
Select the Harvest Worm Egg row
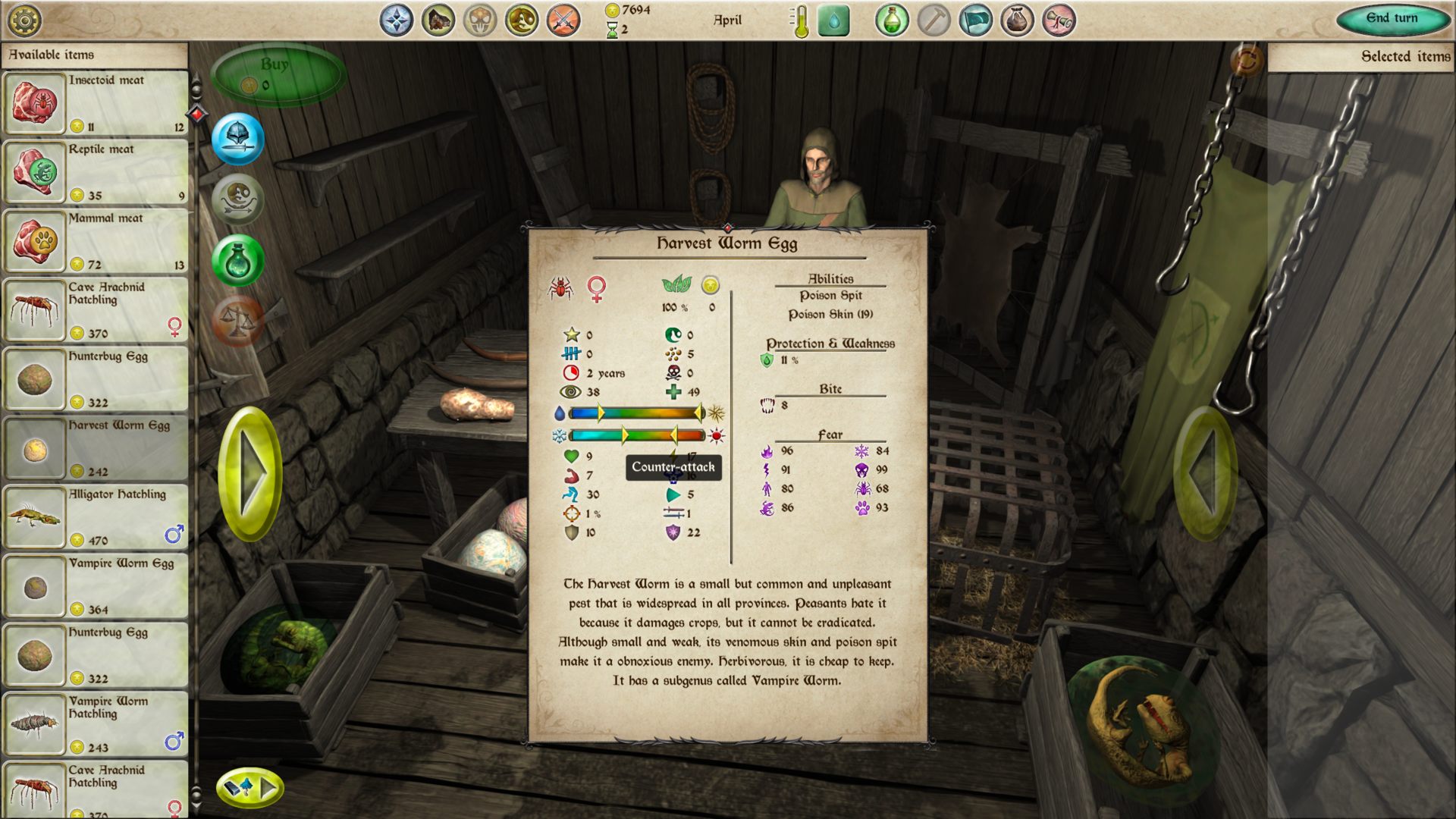point(96,448)
